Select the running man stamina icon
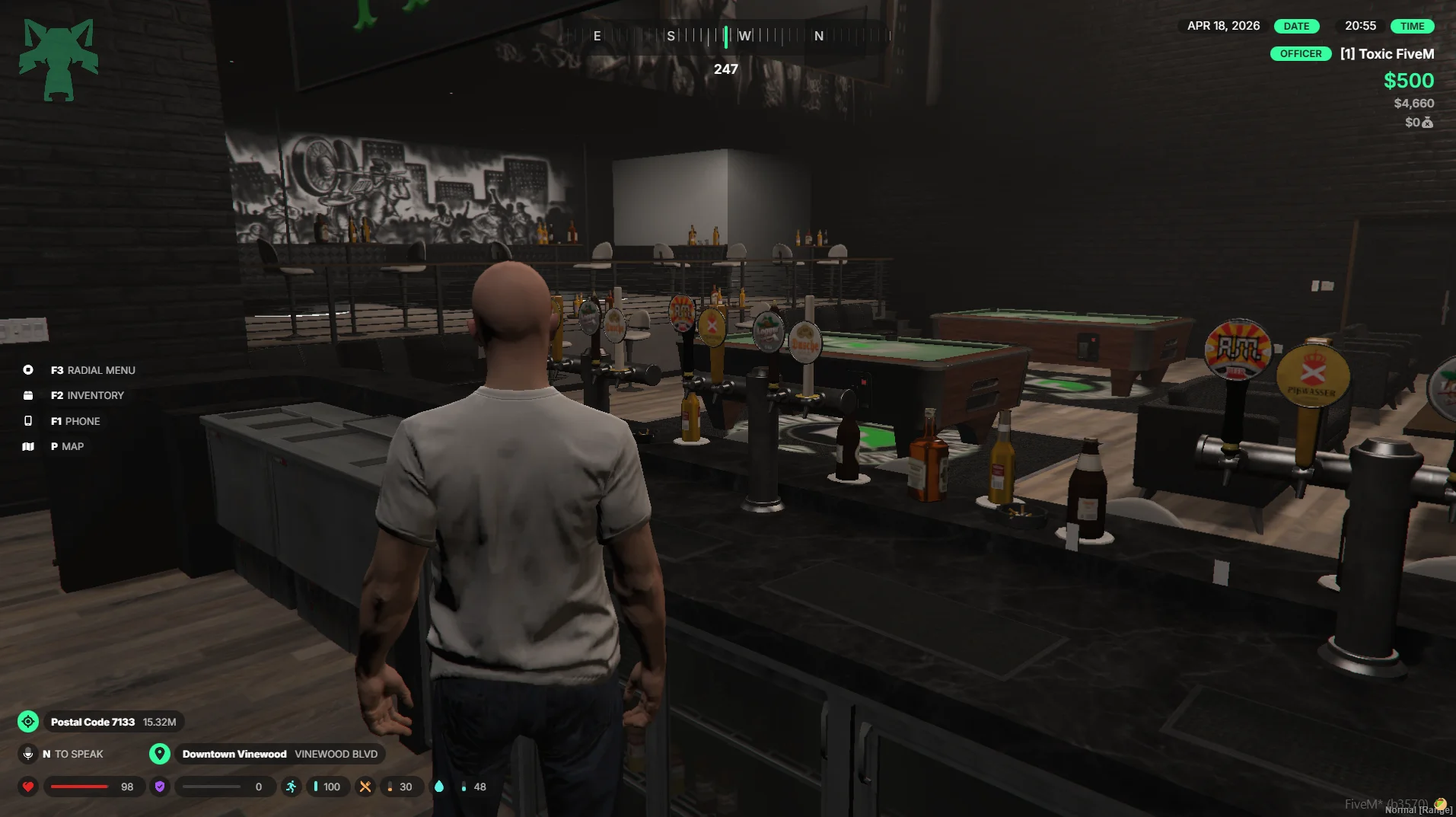Image resolution: width=1456 pixels, height=817 pixels. point(292,787)
